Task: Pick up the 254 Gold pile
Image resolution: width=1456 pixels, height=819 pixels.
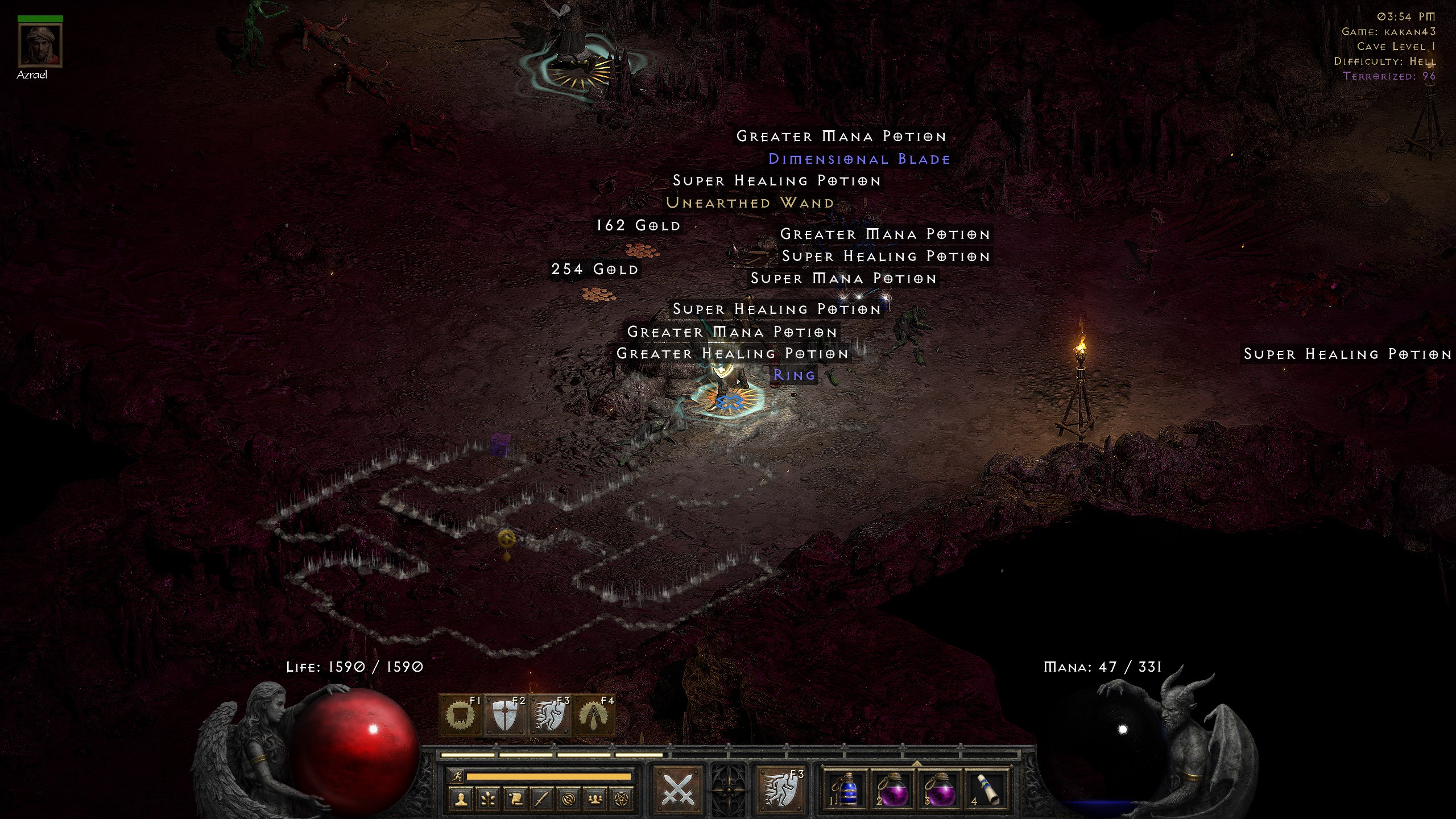Action: (x=594, y=270)
